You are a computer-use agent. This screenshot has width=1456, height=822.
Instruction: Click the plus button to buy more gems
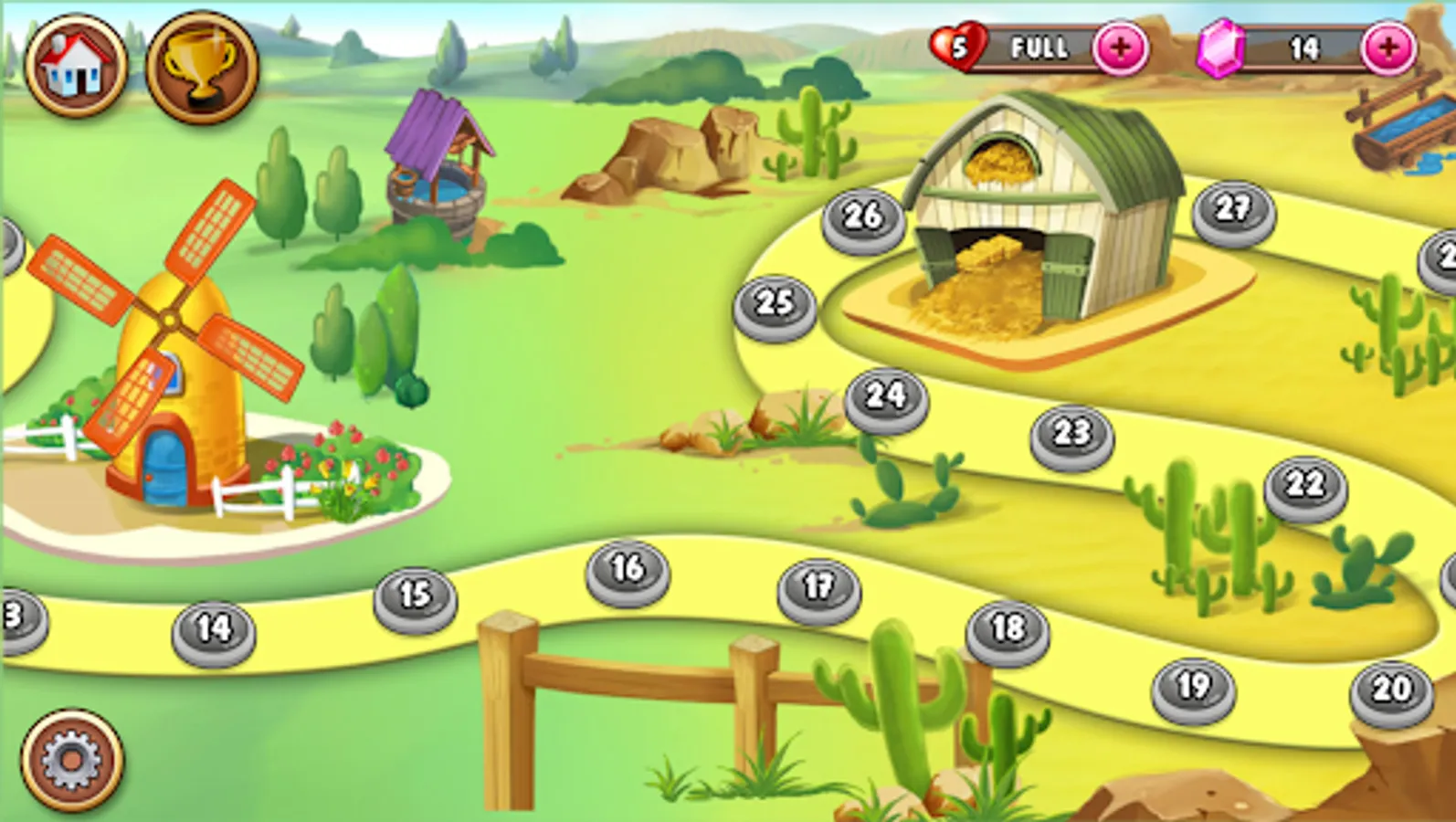1388,51
